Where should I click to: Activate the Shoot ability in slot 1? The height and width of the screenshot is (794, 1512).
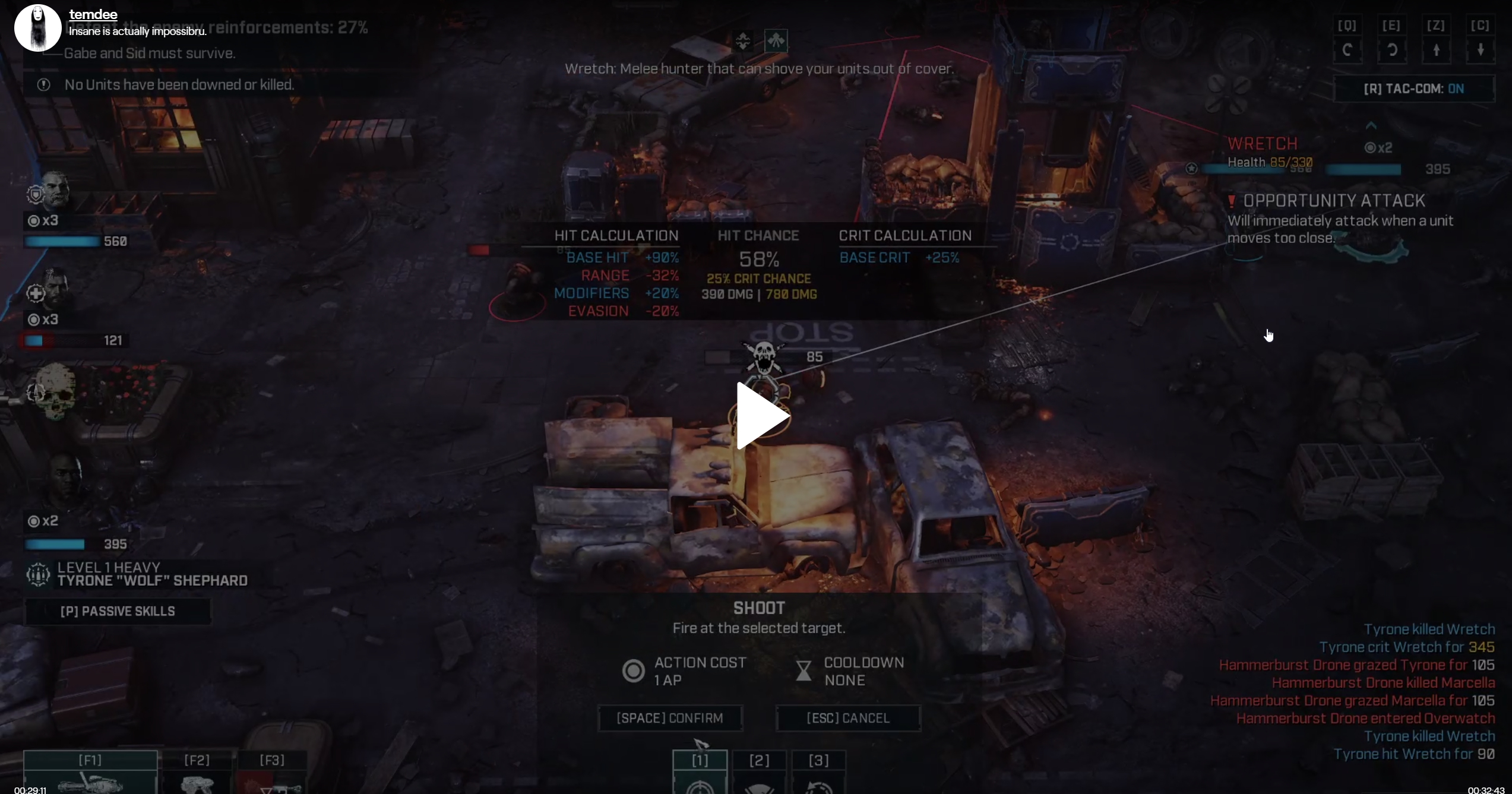tap(700, 773)
